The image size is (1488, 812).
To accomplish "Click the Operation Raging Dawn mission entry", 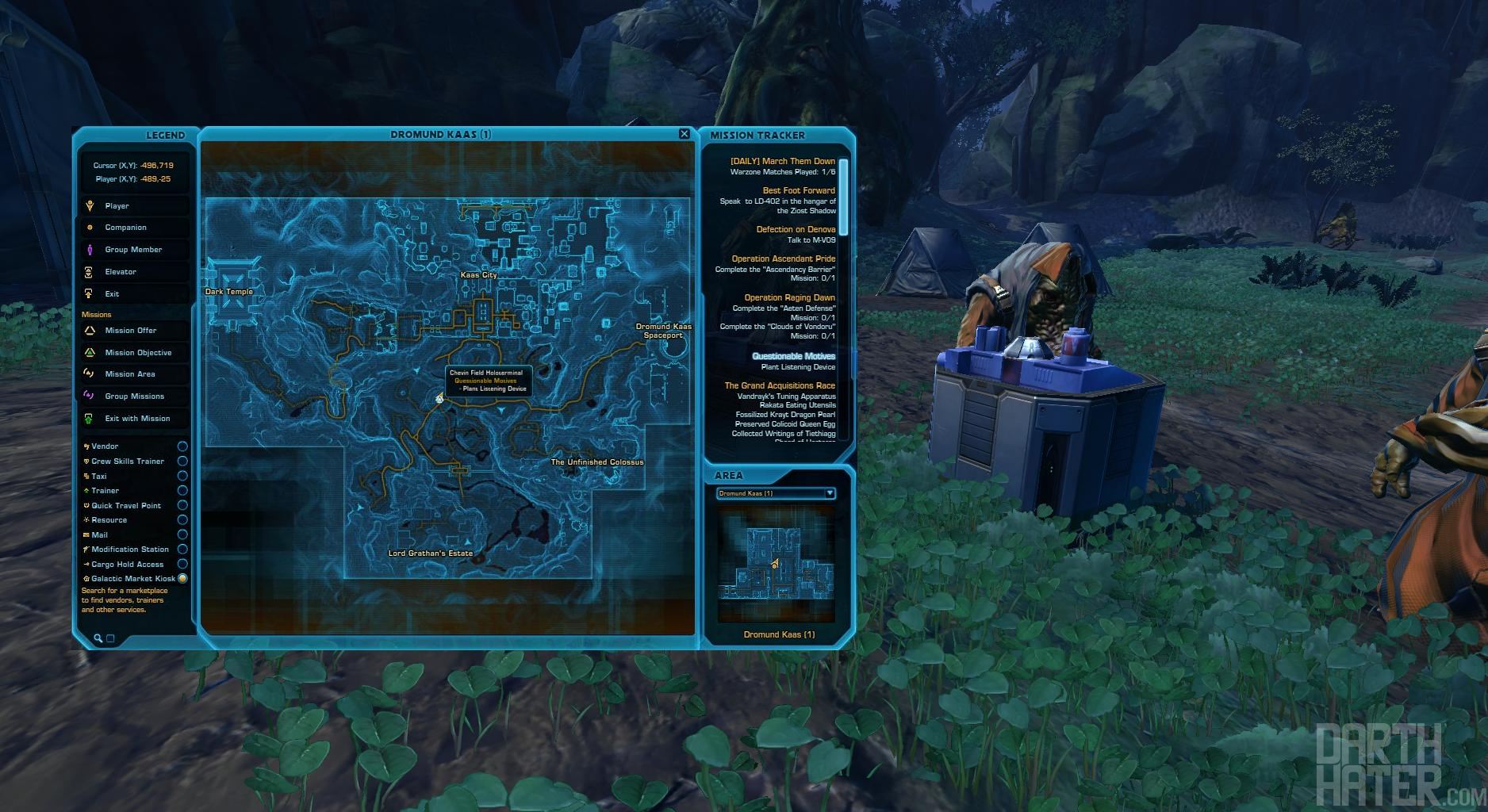I will coord(788,298).
